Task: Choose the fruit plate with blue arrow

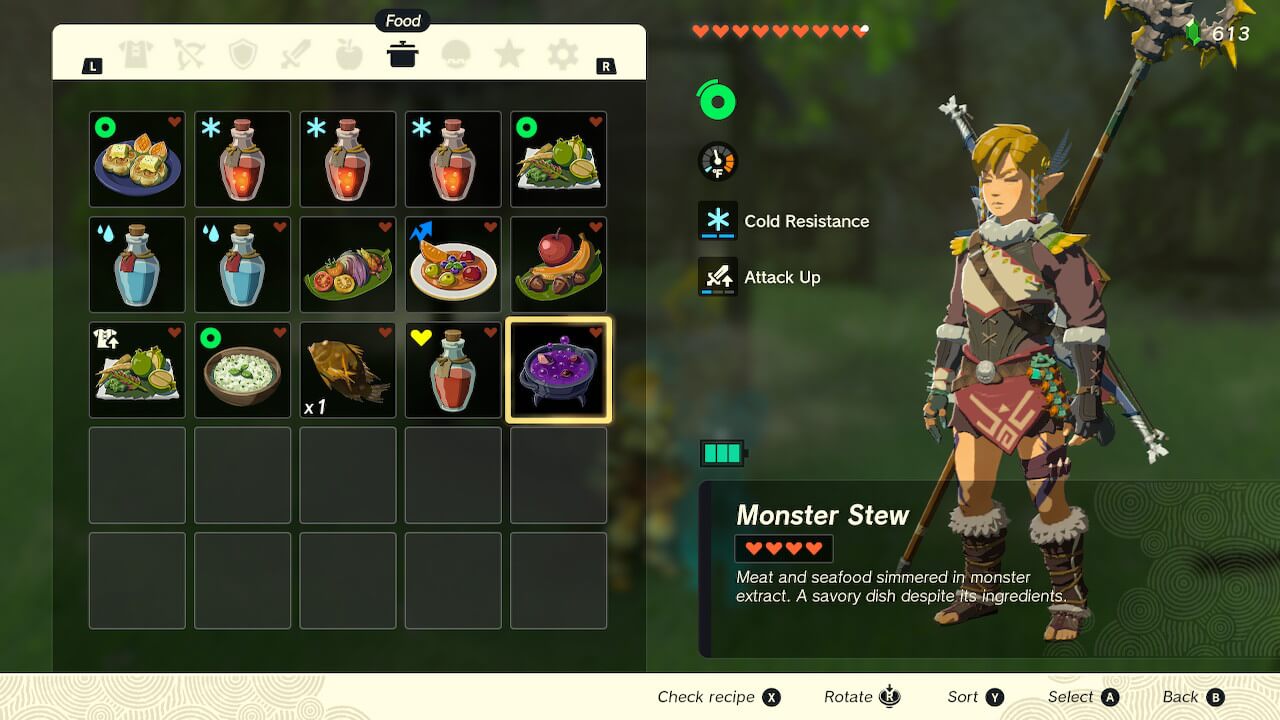Action: coord(453,264)
